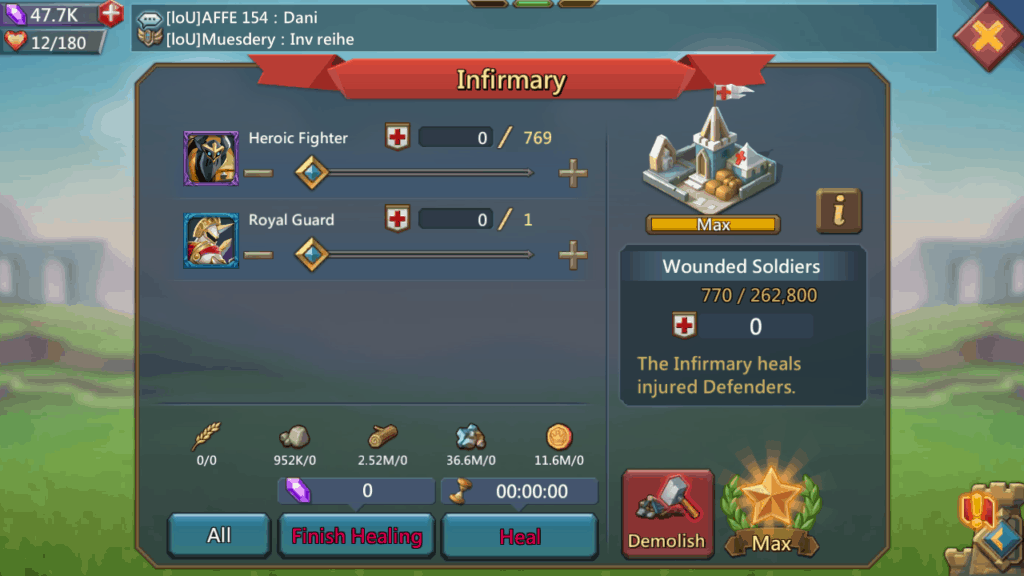Demolish the Infirmary building
Viewport: 1024px width, 576px height.
point(667,514)
